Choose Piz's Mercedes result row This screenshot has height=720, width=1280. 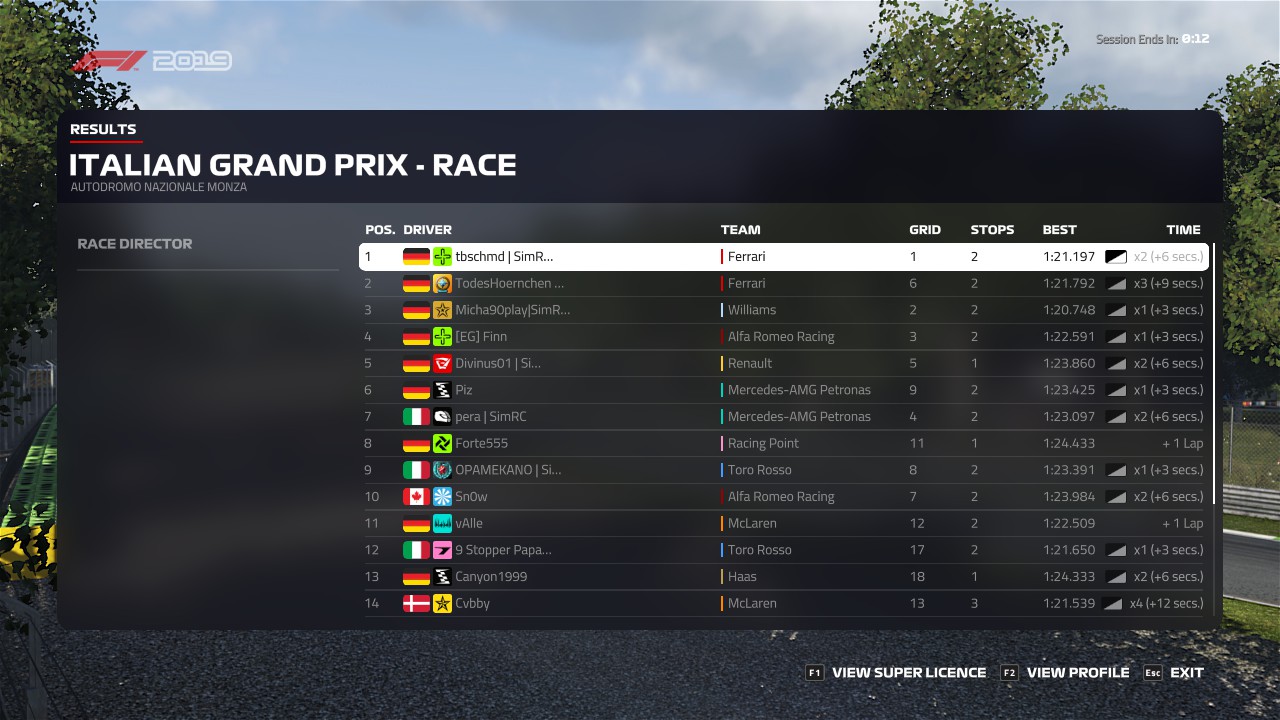(783, 390)
